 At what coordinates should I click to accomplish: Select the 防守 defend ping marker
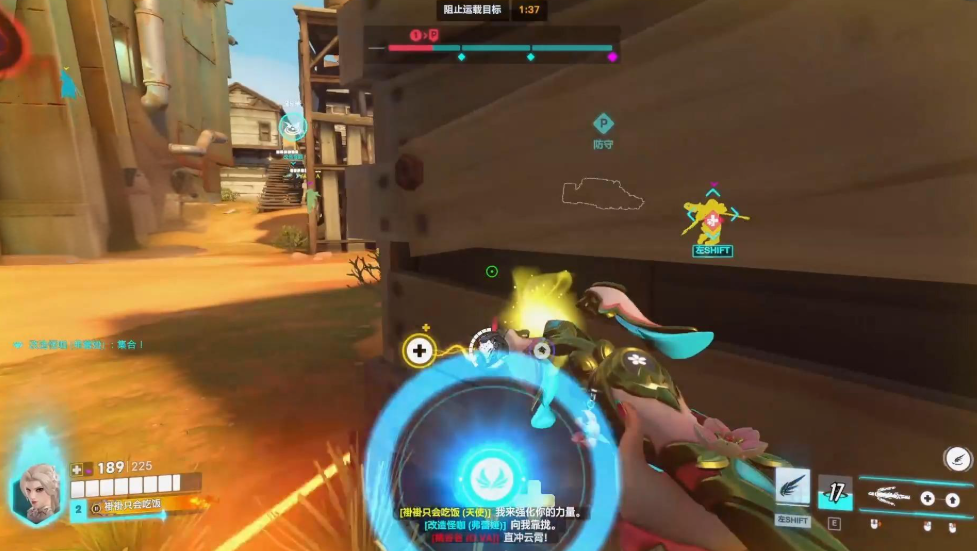602,125
